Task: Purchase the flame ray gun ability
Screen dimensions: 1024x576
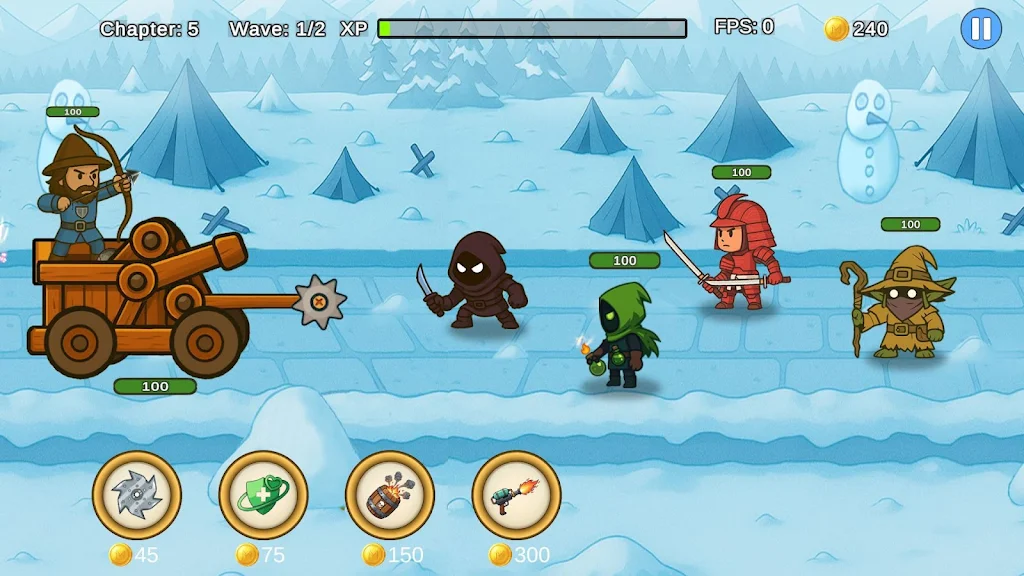Action: (x=516, y=495)
